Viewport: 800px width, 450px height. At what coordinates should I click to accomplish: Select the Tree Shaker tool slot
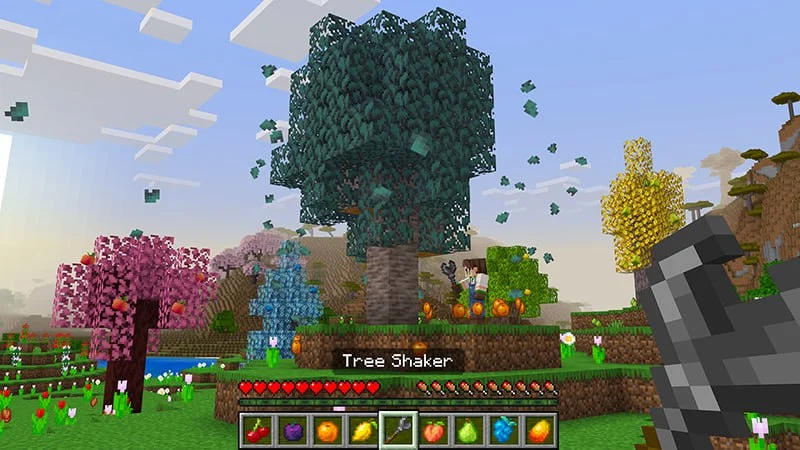point(399,431)
